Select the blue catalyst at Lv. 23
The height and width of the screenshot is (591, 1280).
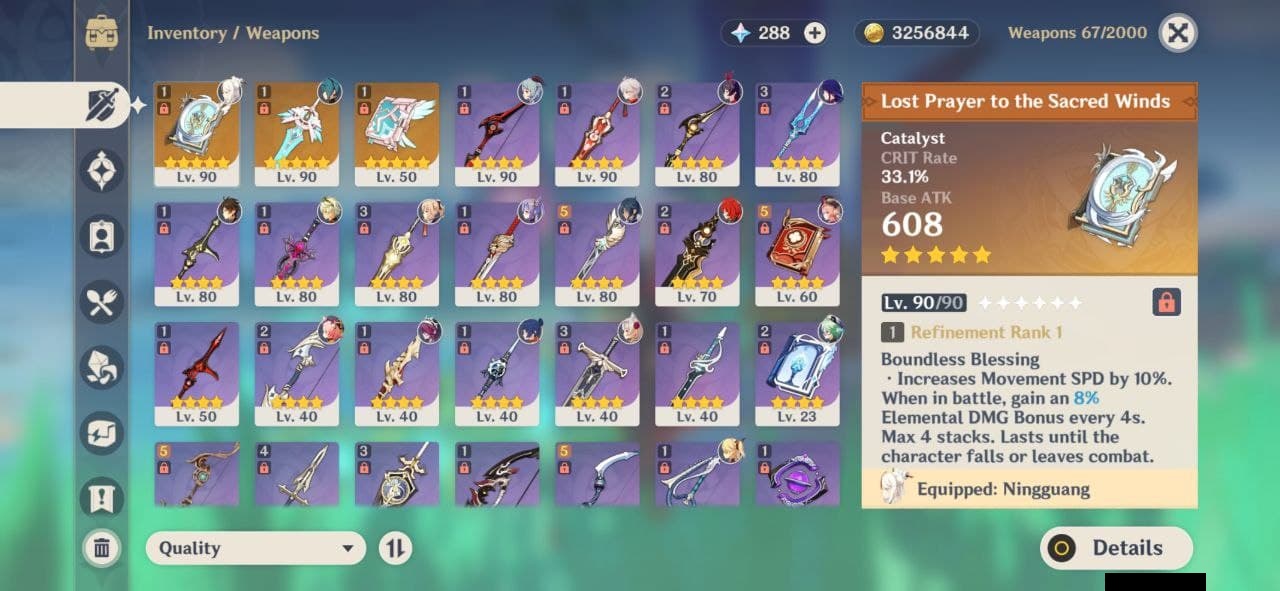click(797, 374)
